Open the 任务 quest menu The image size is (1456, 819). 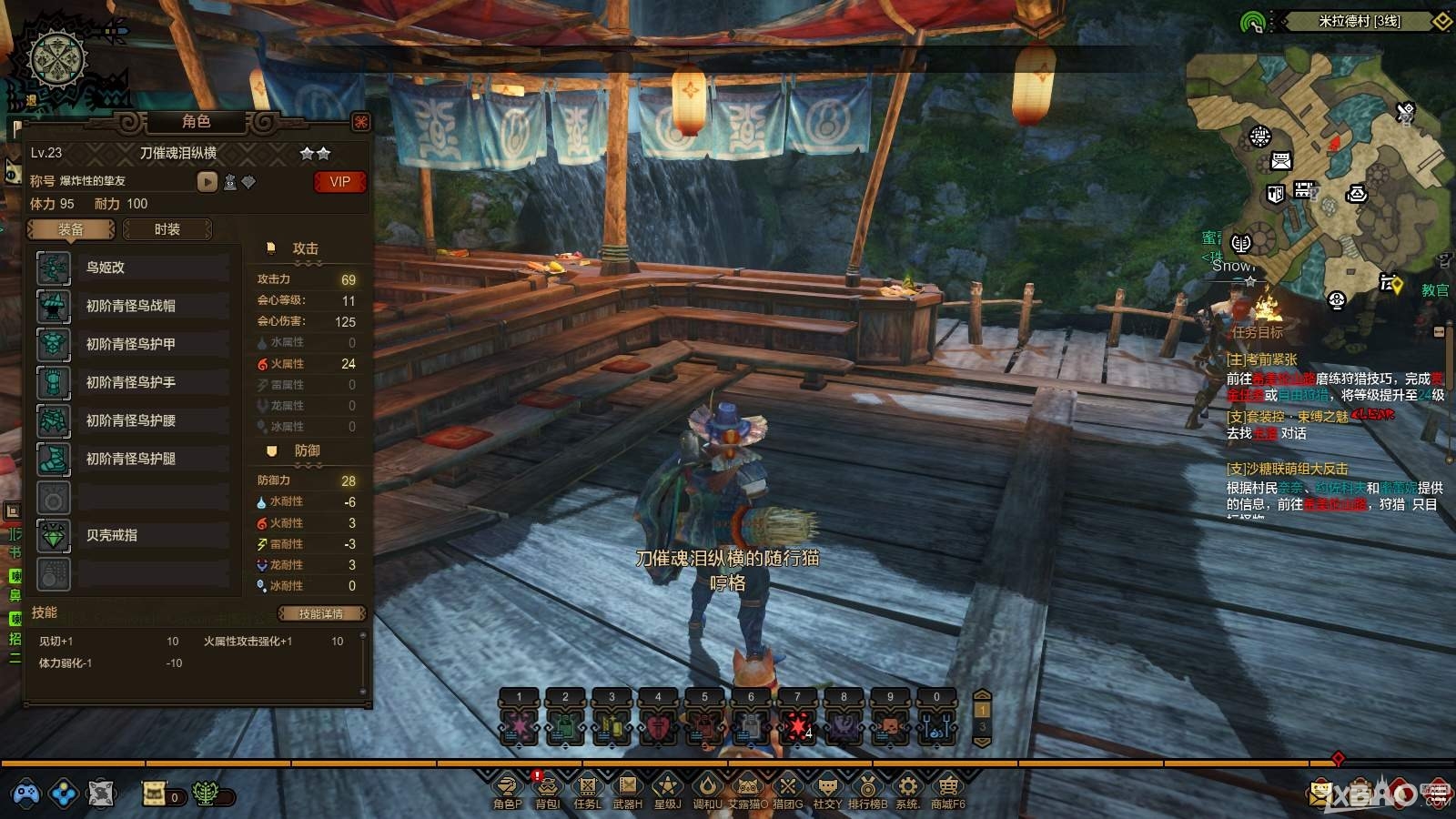coord(587,787)
